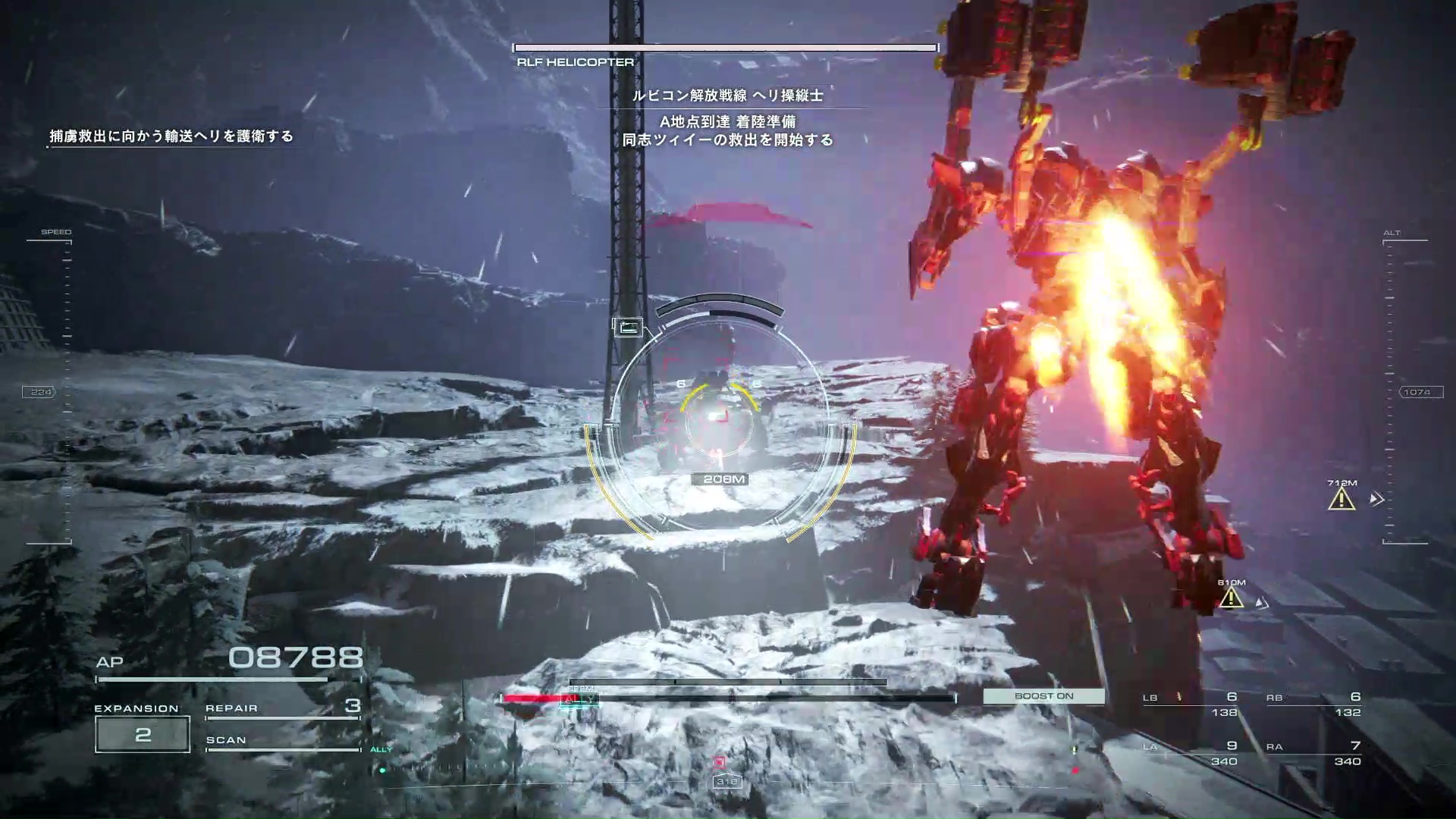Use the Repair kit entry
The height and width of the screenshot is (819, 1456).
point(282,708)
